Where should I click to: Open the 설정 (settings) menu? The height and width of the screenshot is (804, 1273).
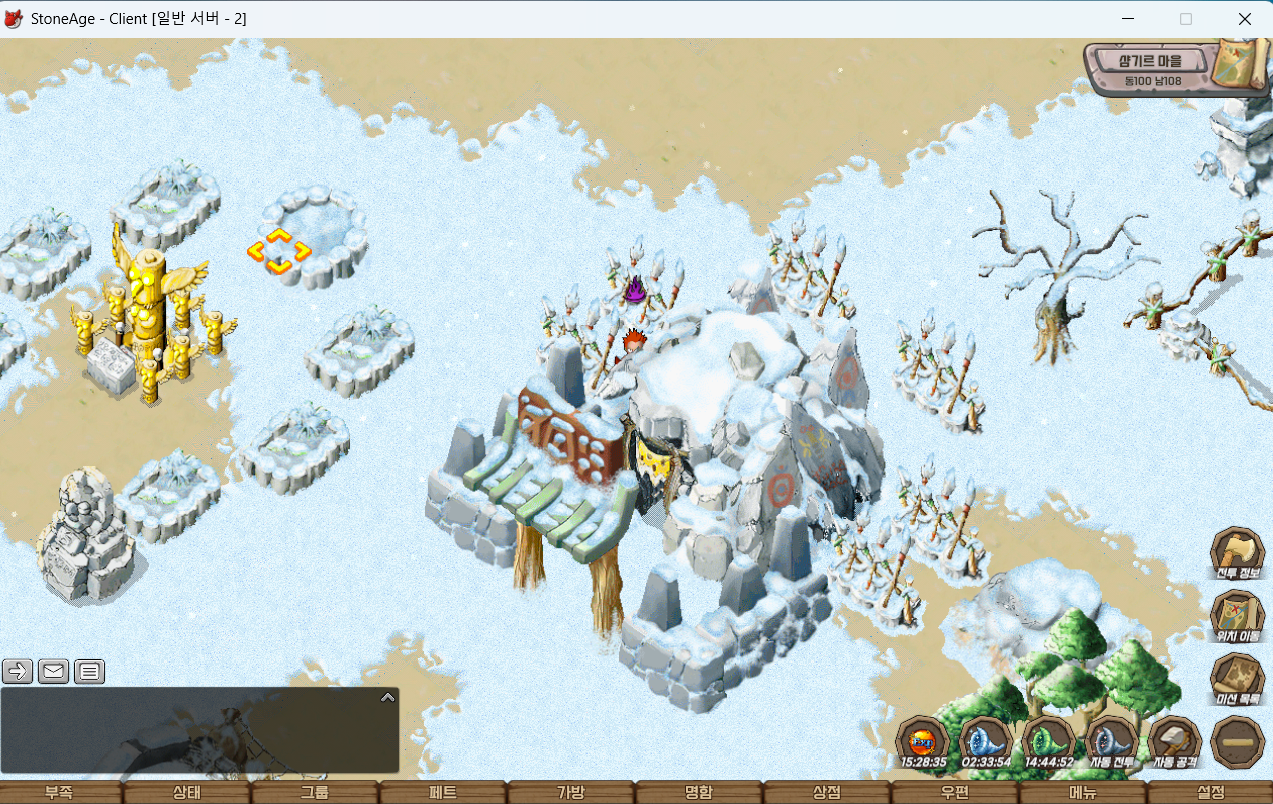coord(1211,792)
